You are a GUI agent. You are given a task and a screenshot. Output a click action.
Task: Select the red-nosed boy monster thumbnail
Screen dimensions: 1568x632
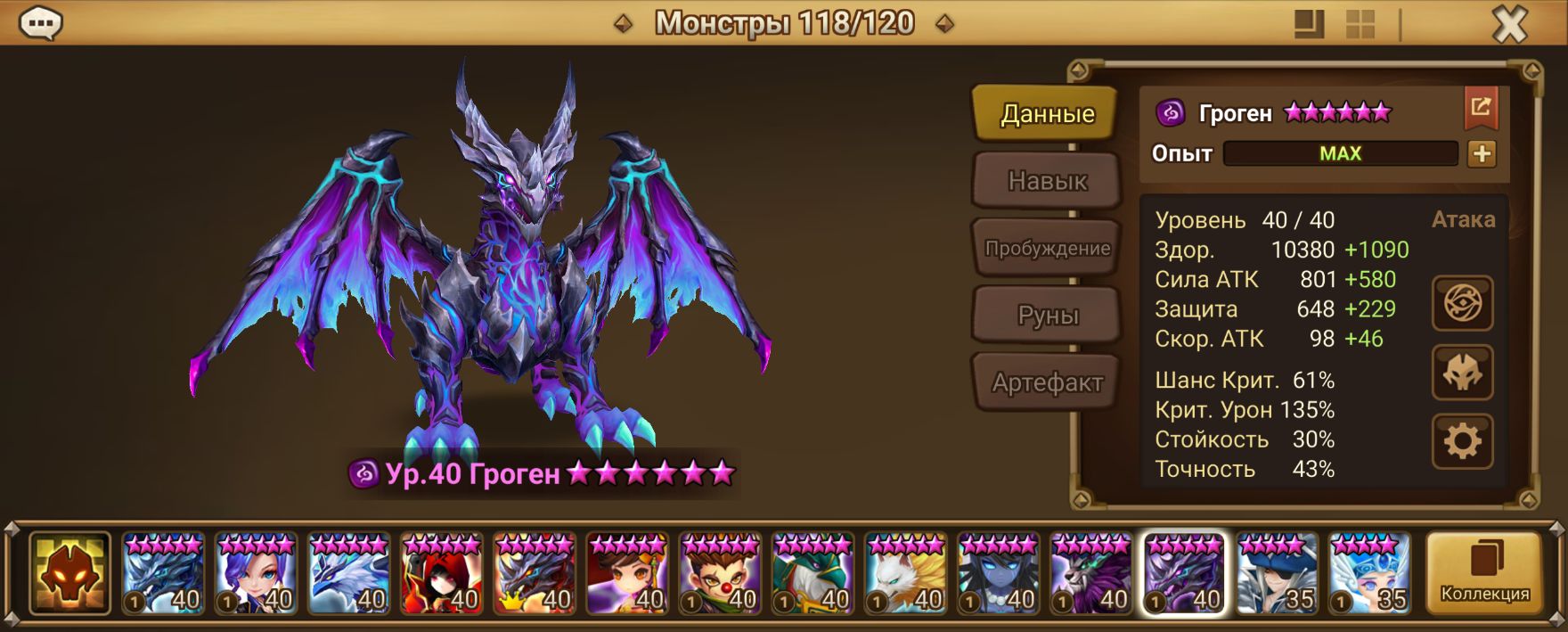pyautogui.click(x=720, y=573)
